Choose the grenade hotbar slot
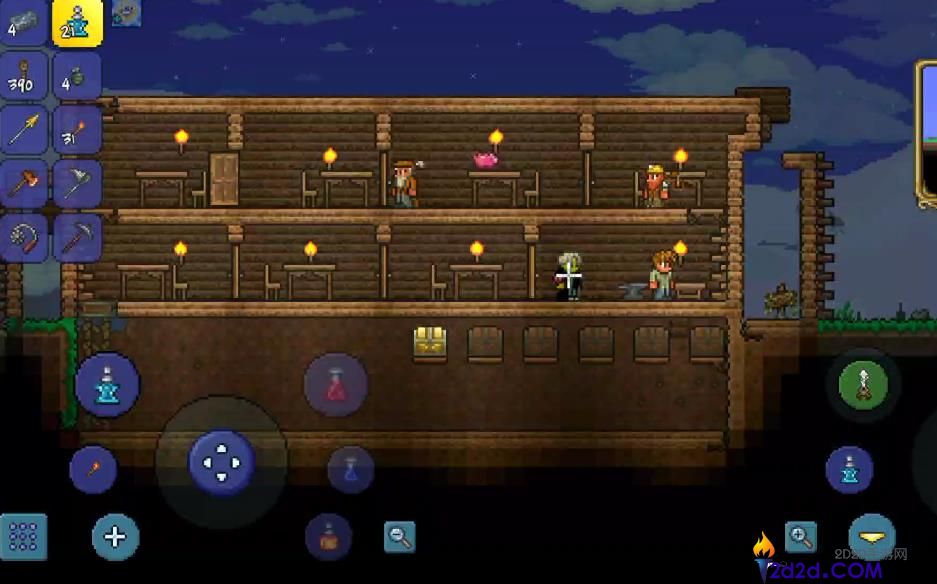Viewport: 937px width, 584px height. (x=77, y=76)
